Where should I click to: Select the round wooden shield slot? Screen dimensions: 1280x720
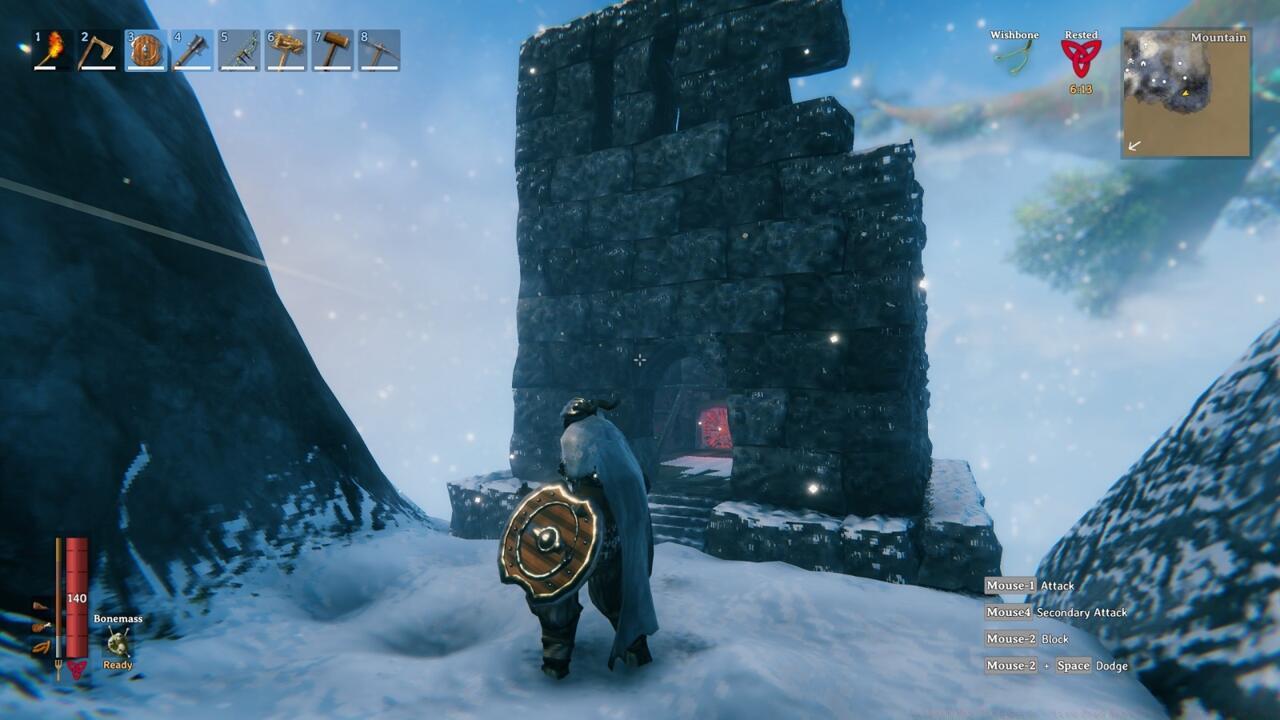pyautogui.click(x=145, y=50)
